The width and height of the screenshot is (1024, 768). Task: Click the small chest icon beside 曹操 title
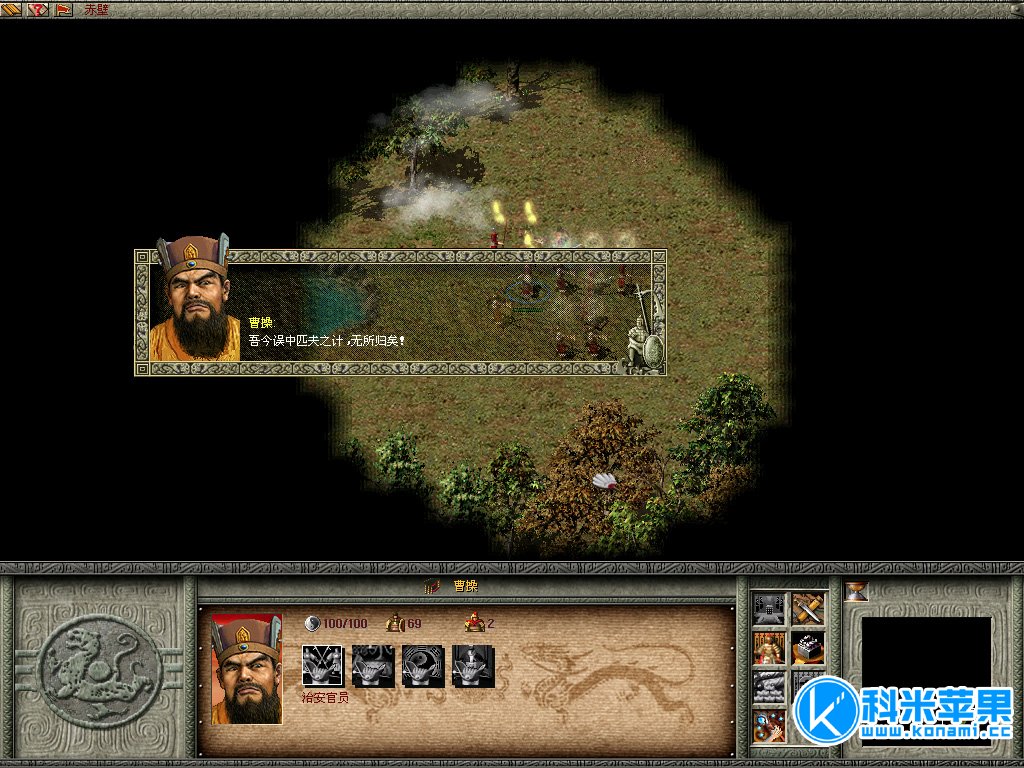click(432, 586)
